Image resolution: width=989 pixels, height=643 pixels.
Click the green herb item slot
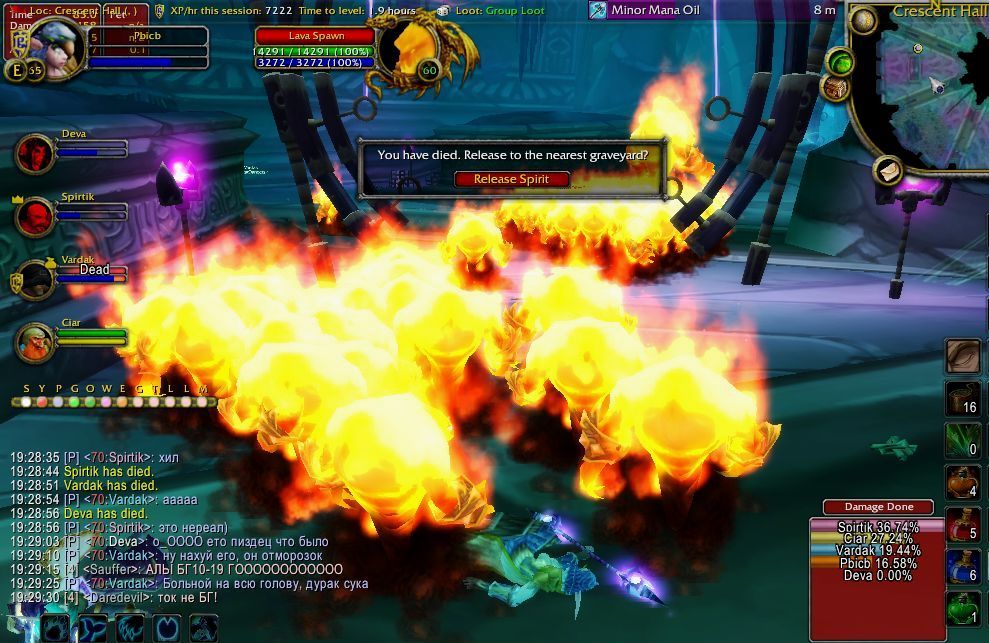963,440
